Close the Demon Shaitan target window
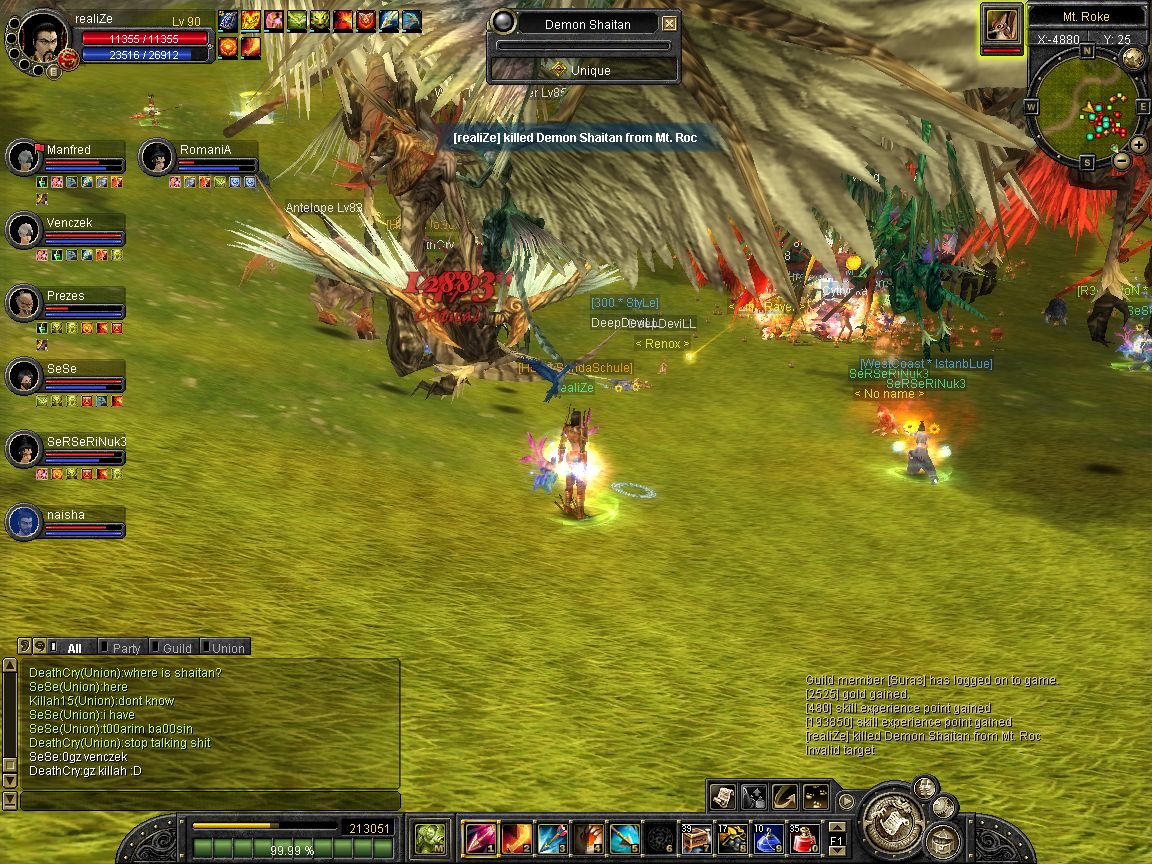The height and width of the screenshot is (864, 1152). (x=669, y=23)
